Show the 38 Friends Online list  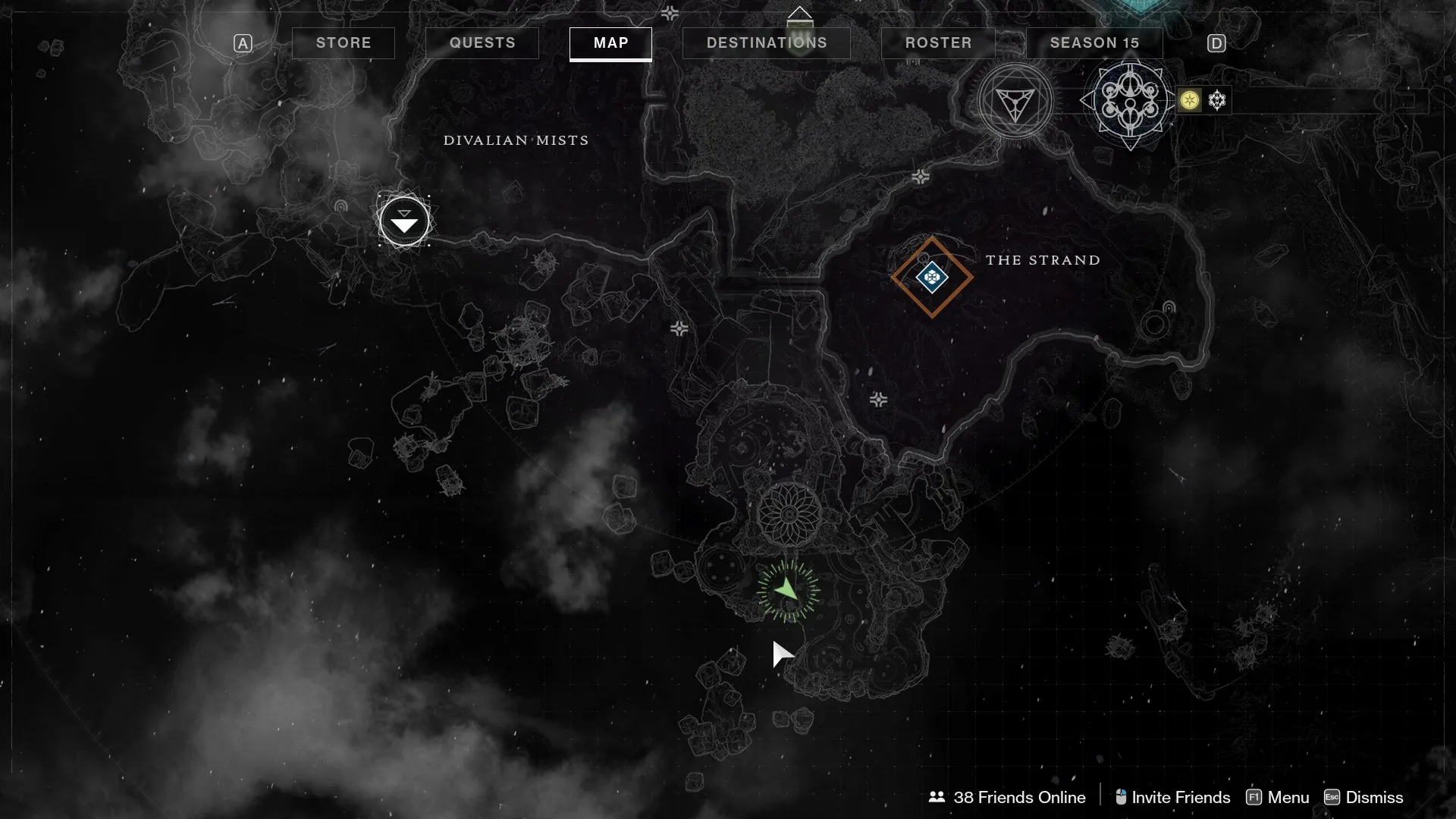1007,797
